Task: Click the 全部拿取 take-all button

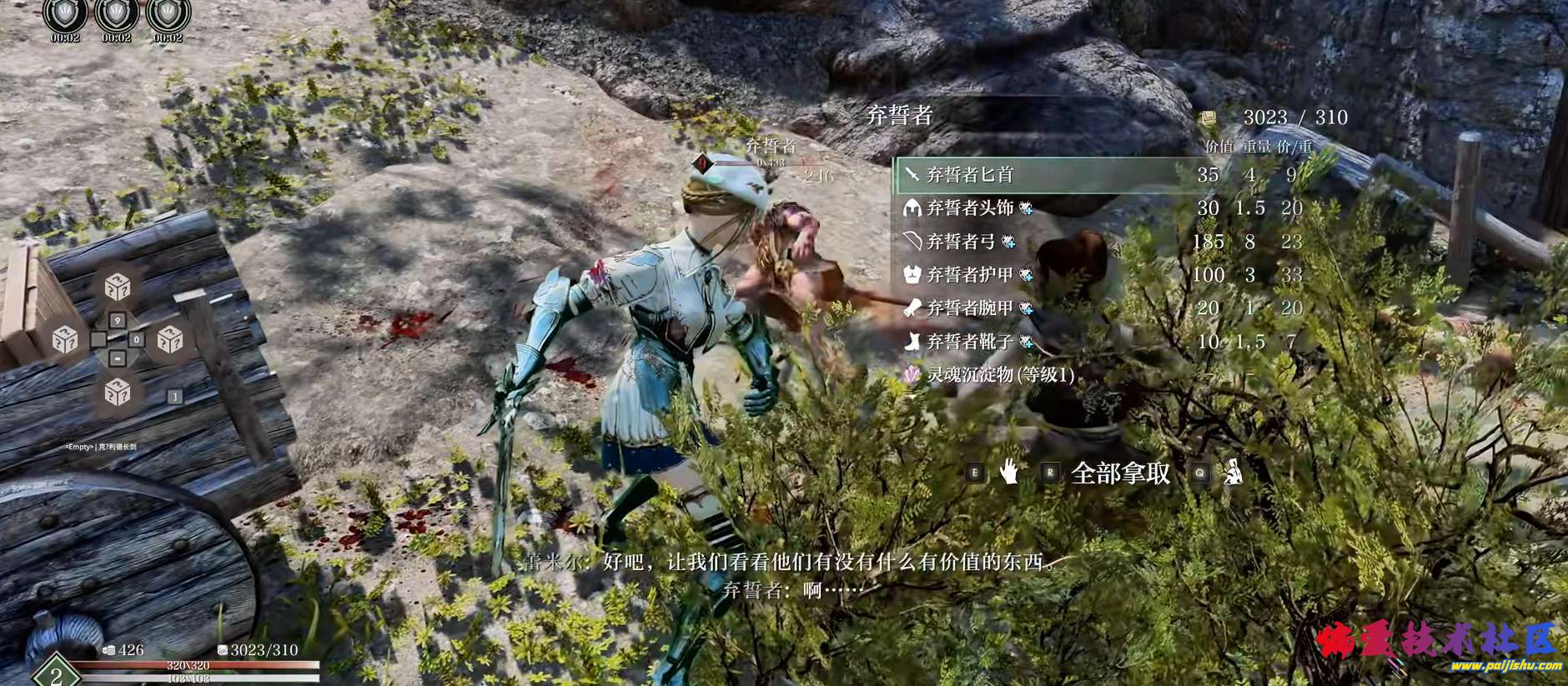Action: 1119,473
